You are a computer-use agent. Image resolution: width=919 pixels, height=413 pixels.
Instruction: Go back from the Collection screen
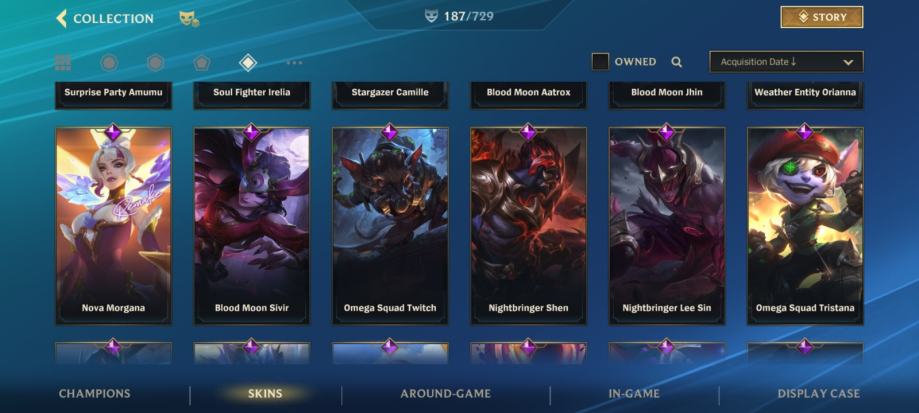[x=62, y=18]
